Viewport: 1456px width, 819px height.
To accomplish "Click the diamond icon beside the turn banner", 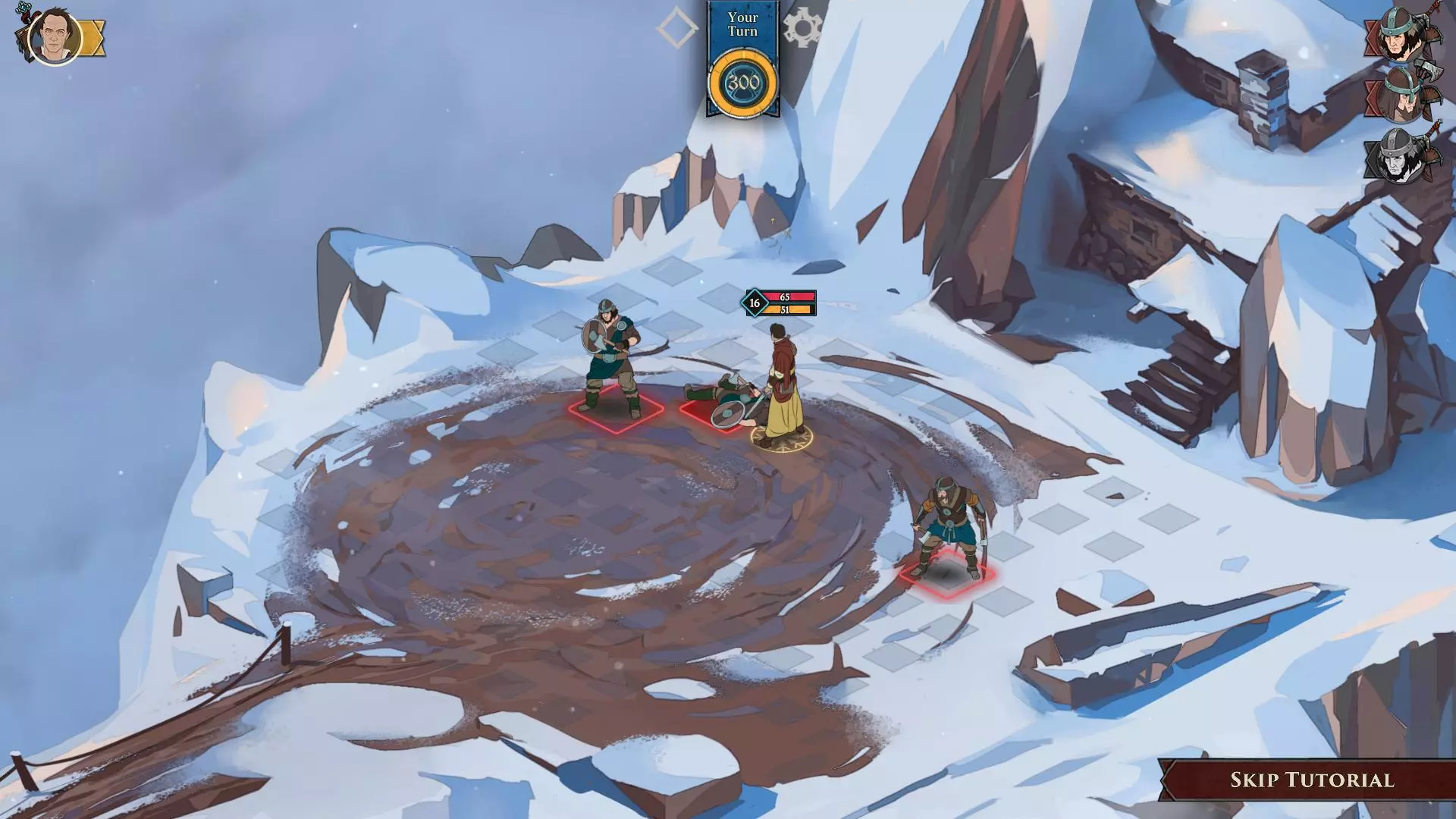I will [x=677, y=28].
